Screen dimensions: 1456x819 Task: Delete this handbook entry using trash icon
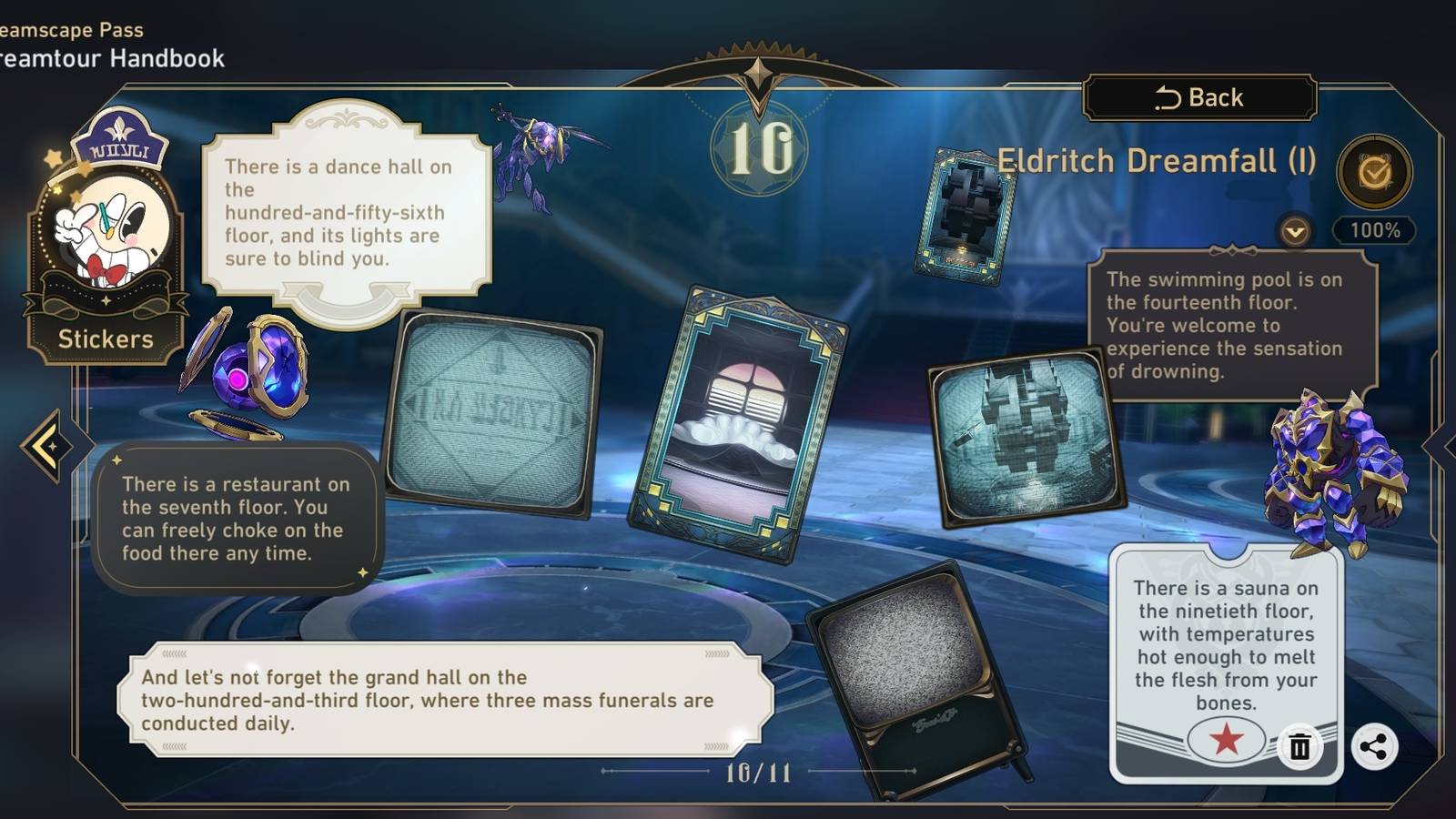(1301, 747)
